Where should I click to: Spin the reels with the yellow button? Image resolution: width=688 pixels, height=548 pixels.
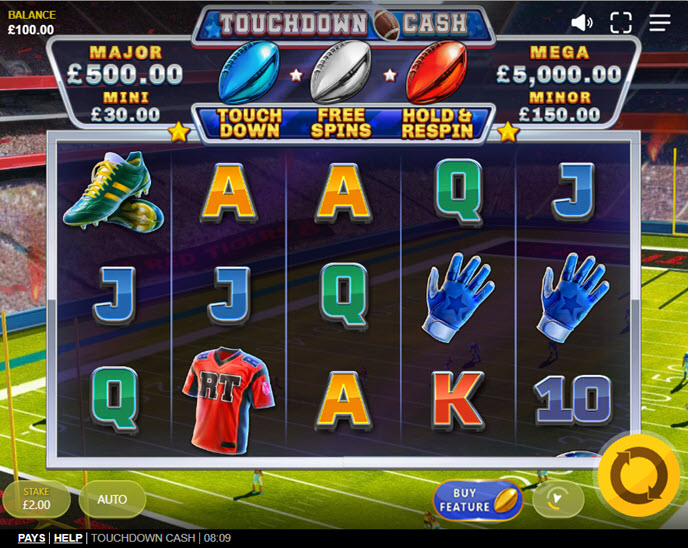point(639,476)
